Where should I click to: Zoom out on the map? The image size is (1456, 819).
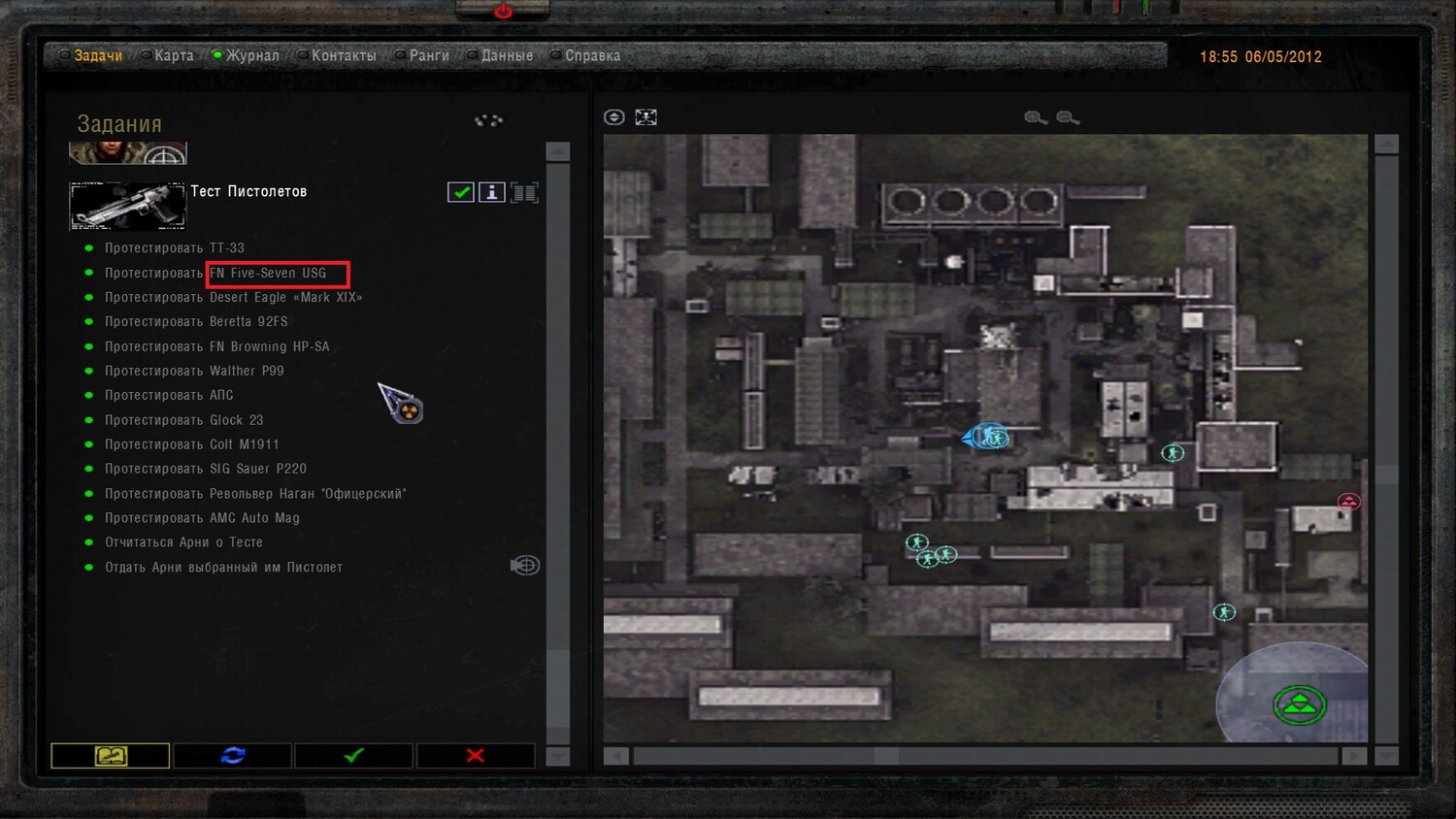pyautogui.click(x=1068, y=117)
